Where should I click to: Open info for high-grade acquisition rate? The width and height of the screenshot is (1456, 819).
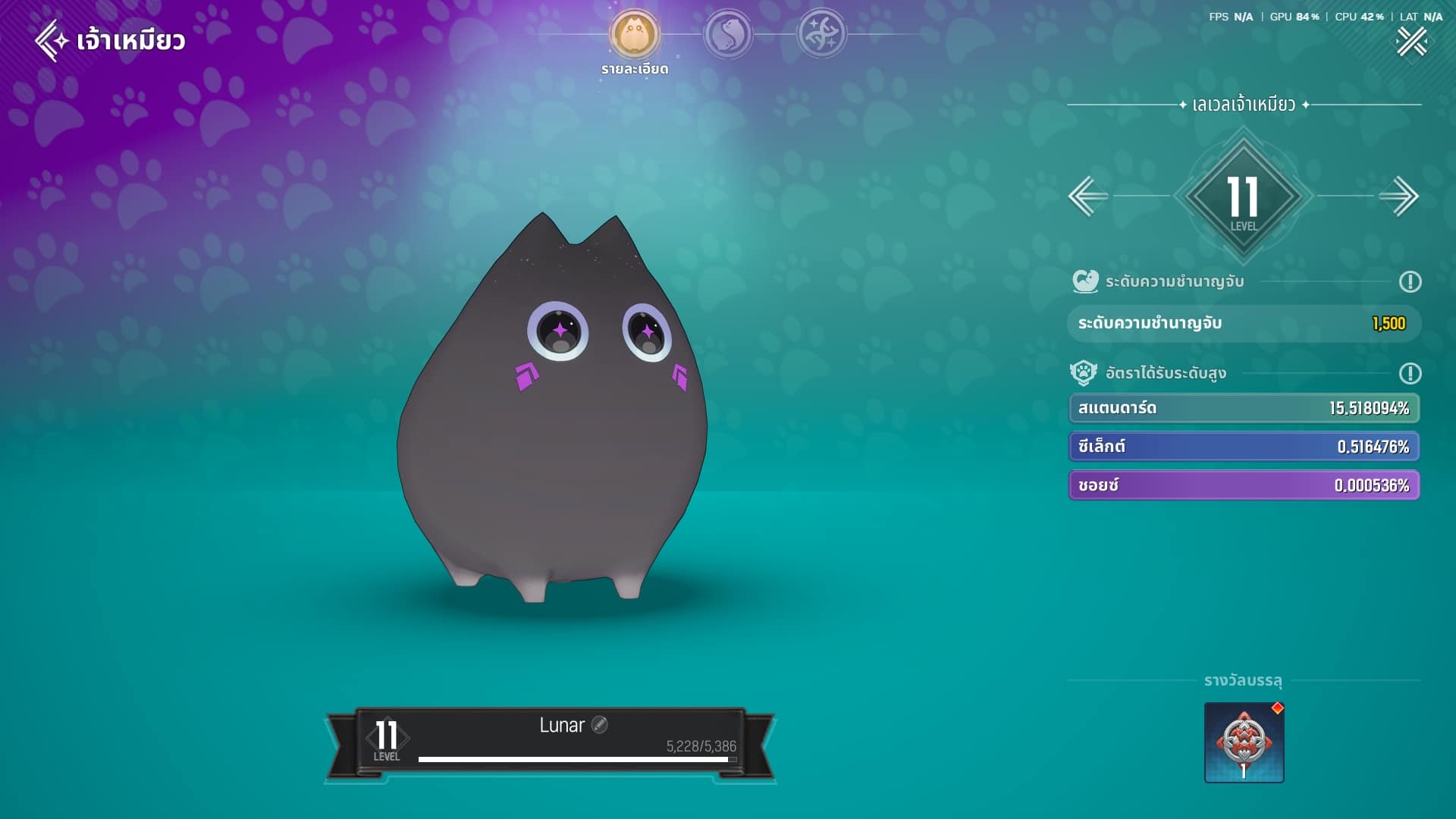pos(1410,373)
